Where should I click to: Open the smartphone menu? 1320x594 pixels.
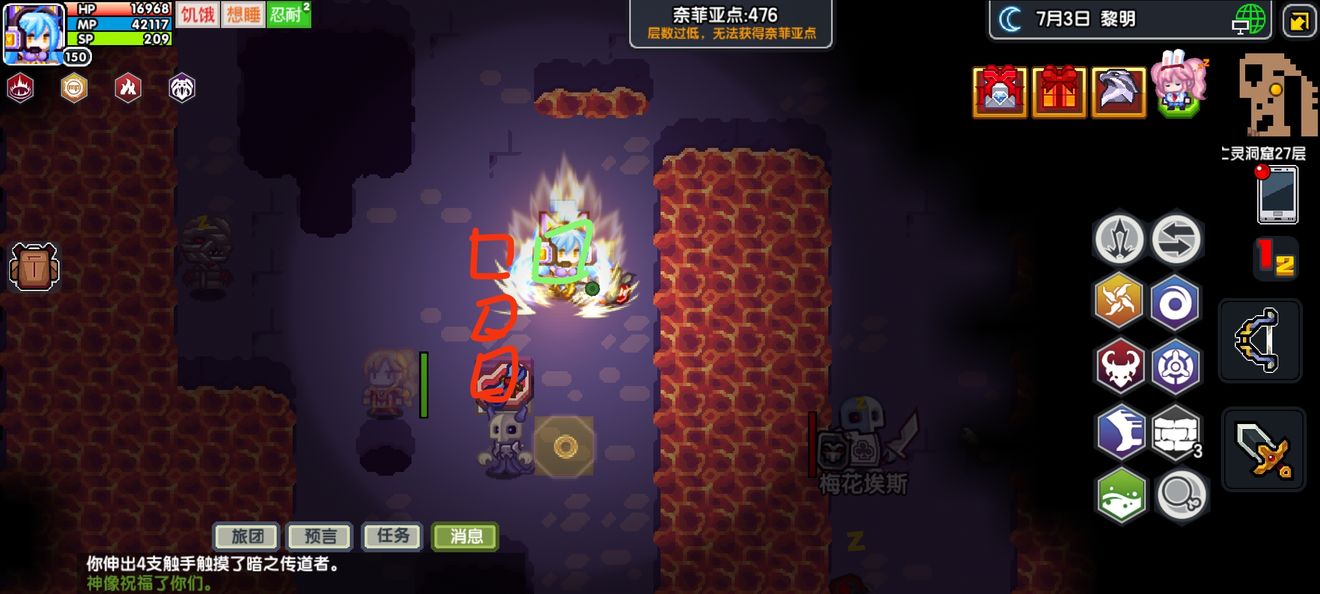[1277, 194]
